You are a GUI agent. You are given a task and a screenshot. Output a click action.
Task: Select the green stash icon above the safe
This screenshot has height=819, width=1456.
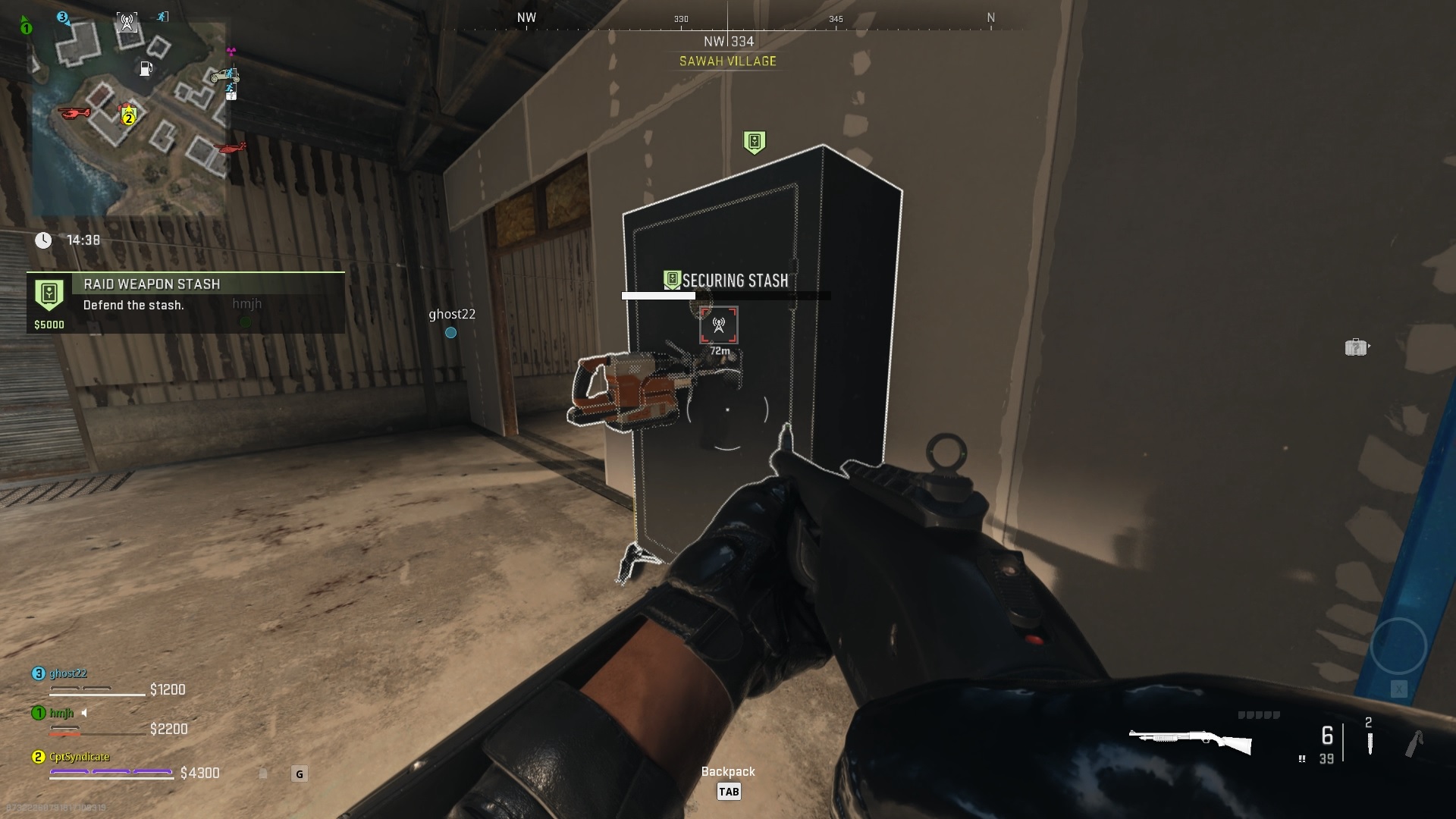point(754,141)
